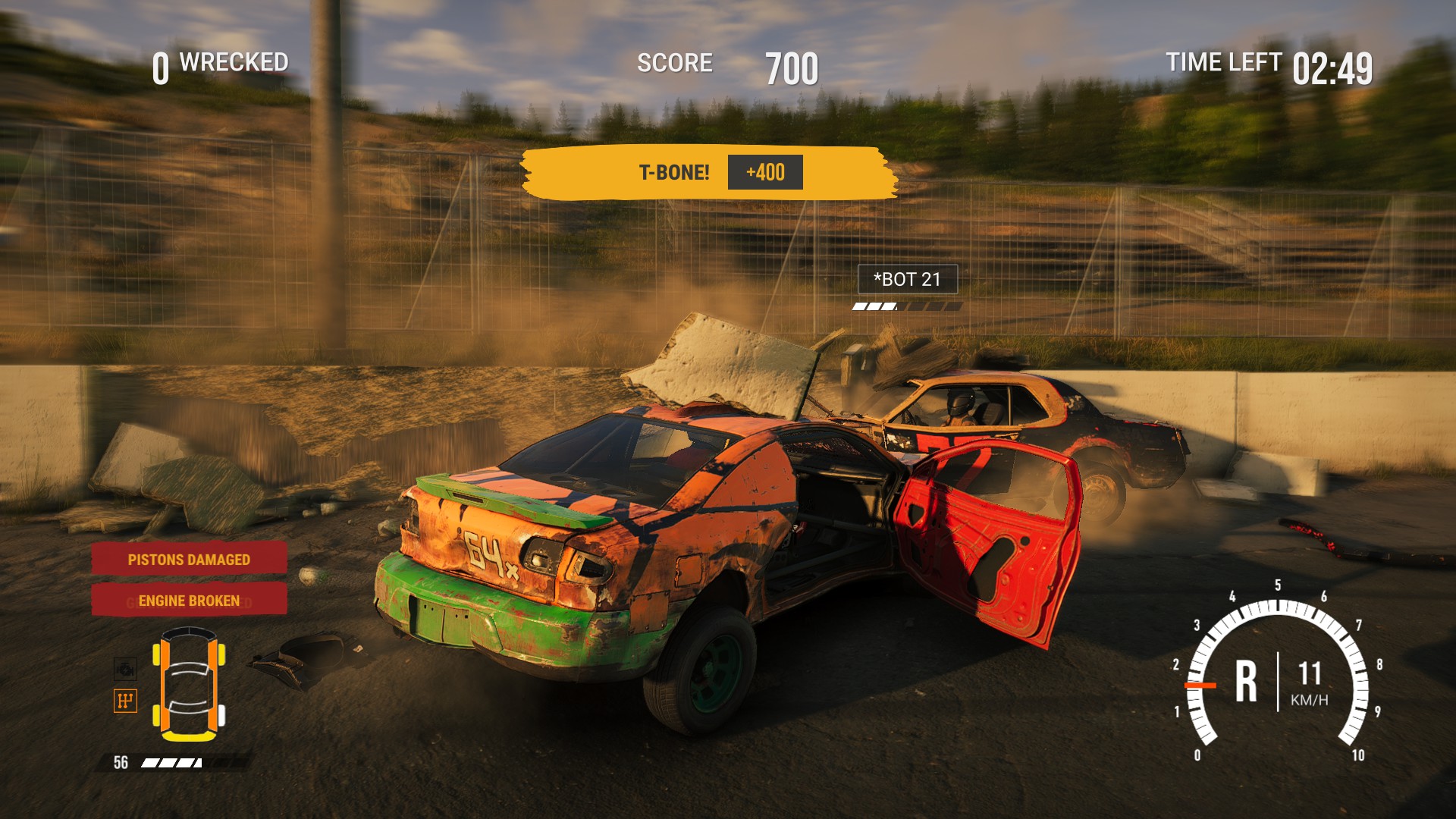Inspect the car damage diagram

point(189,684)
